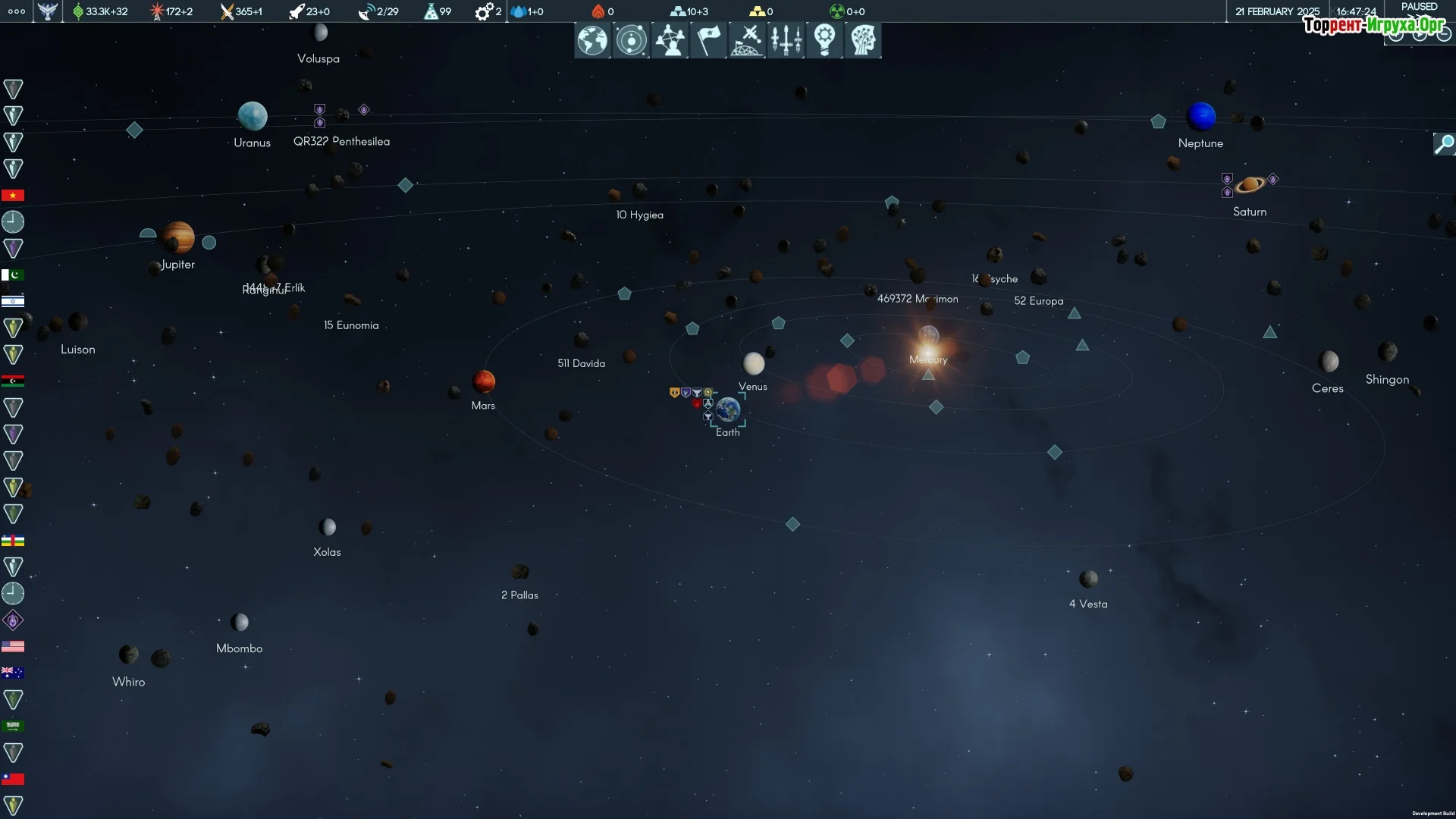Open the intel head-circuit screen
1456x819 pixels.
pos(863,40)
